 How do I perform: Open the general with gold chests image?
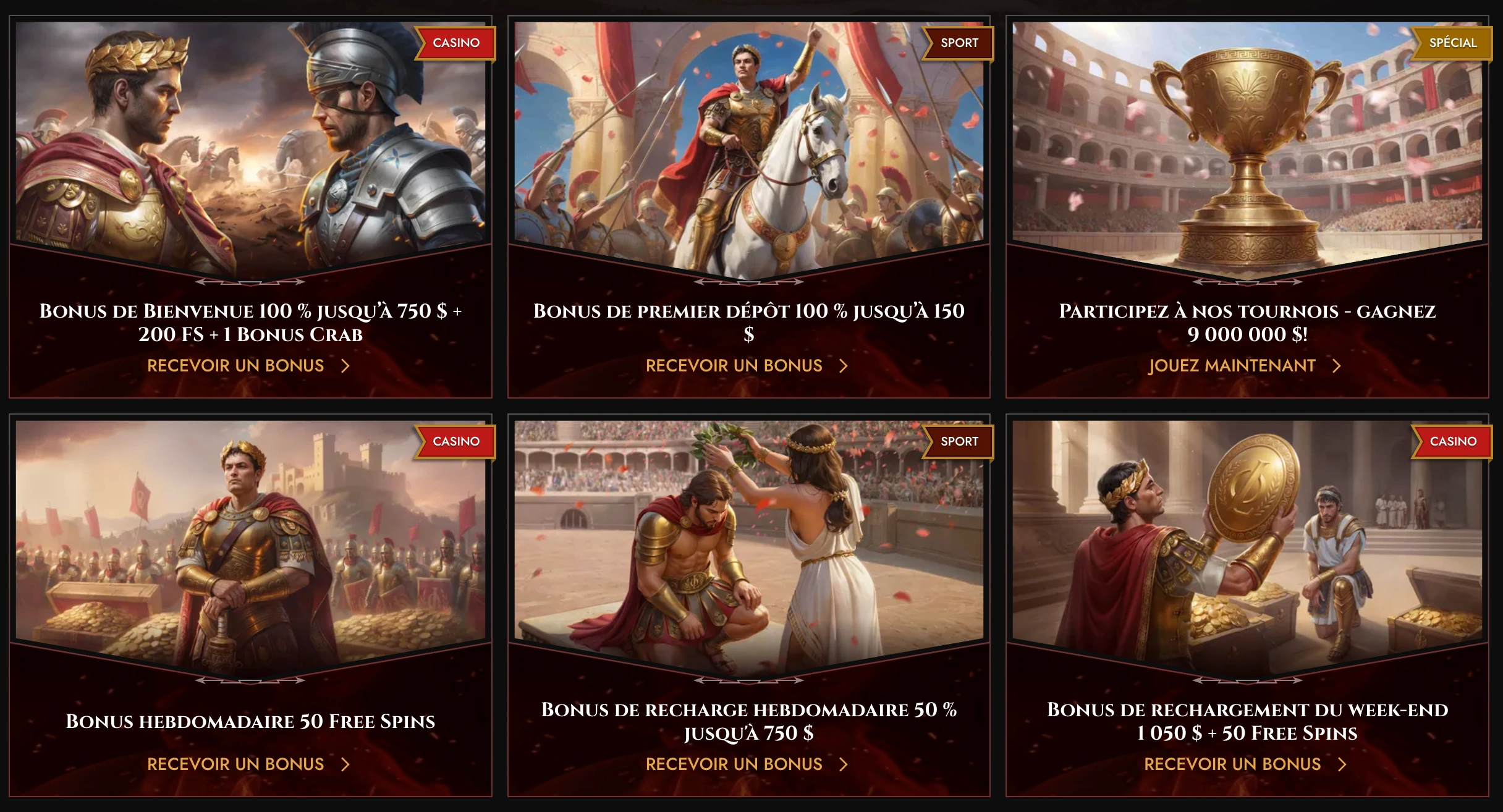click(250, 538)
